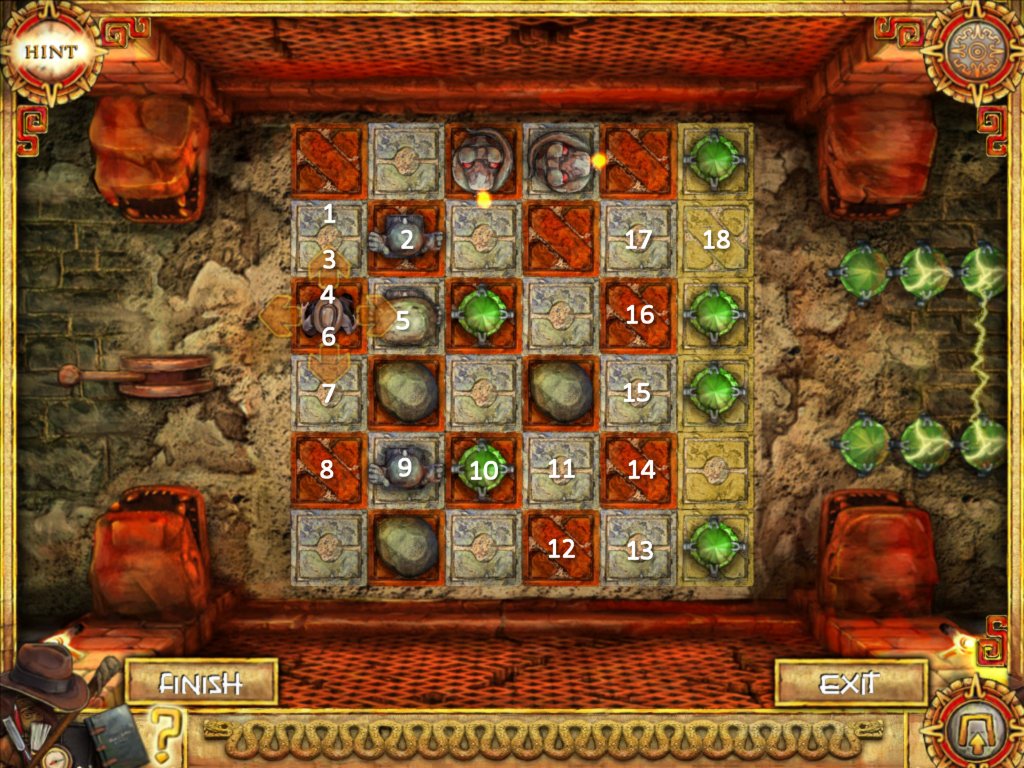This screenshot has width=1024, height=768.
Task: Choose the right movement arrow beside the character
Action: click(x=380, y=315)
